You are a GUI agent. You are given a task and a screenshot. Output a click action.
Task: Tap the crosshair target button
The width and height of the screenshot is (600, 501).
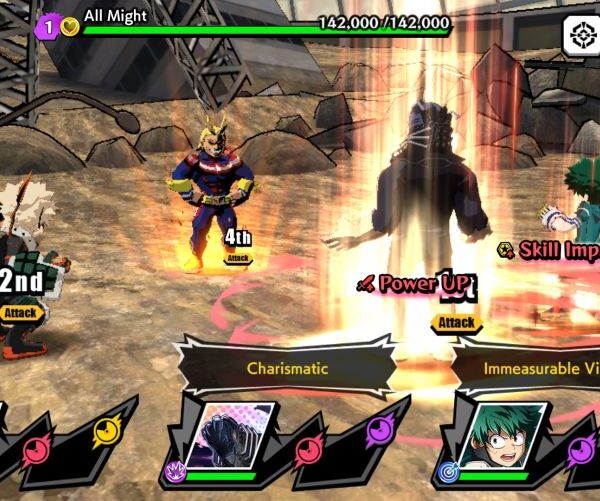(x=578, y=37)
